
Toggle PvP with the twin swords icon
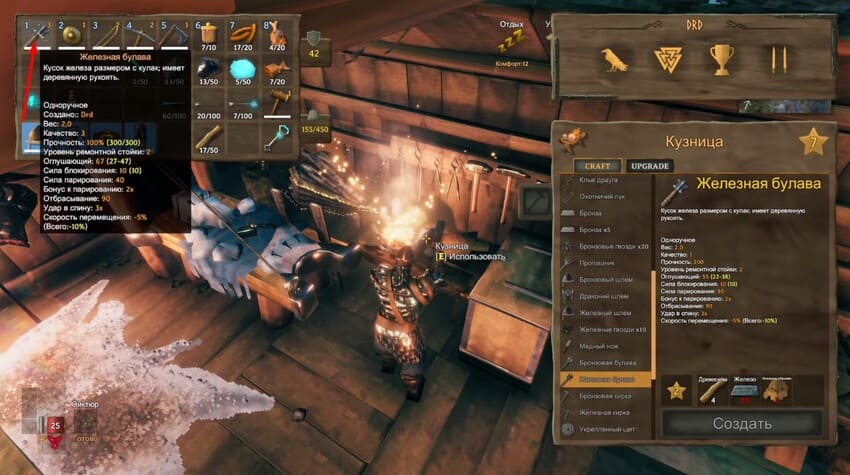coord(780,60)
